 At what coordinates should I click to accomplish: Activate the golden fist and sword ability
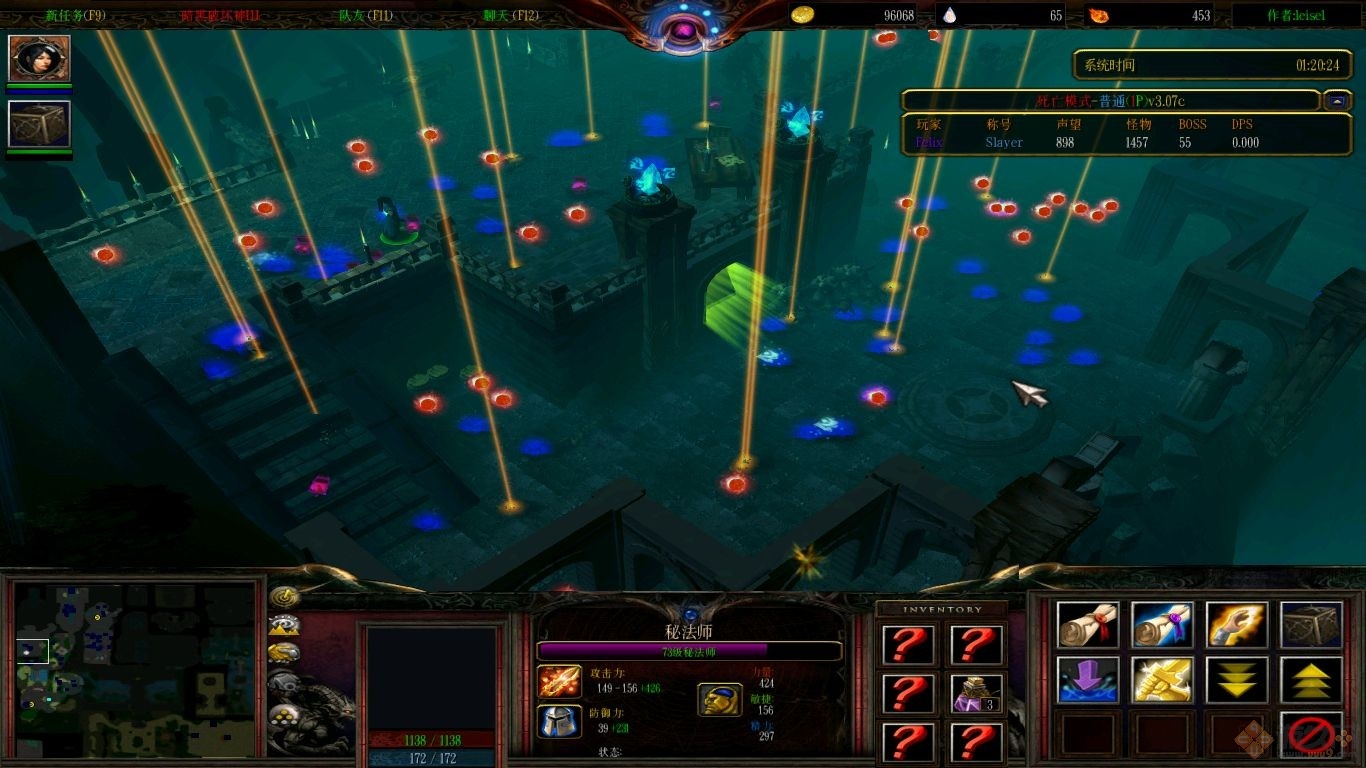(1162, 680)
